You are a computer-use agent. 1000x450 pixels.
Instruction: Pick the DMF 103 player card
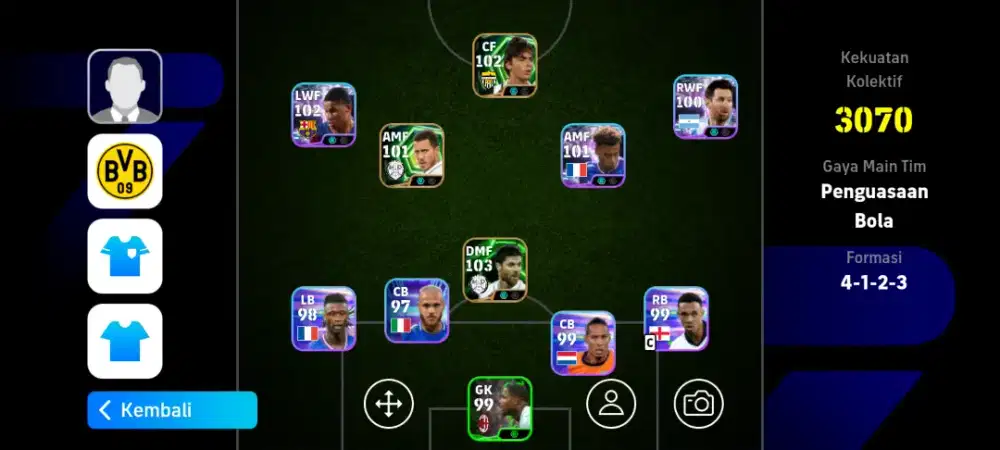495,270
